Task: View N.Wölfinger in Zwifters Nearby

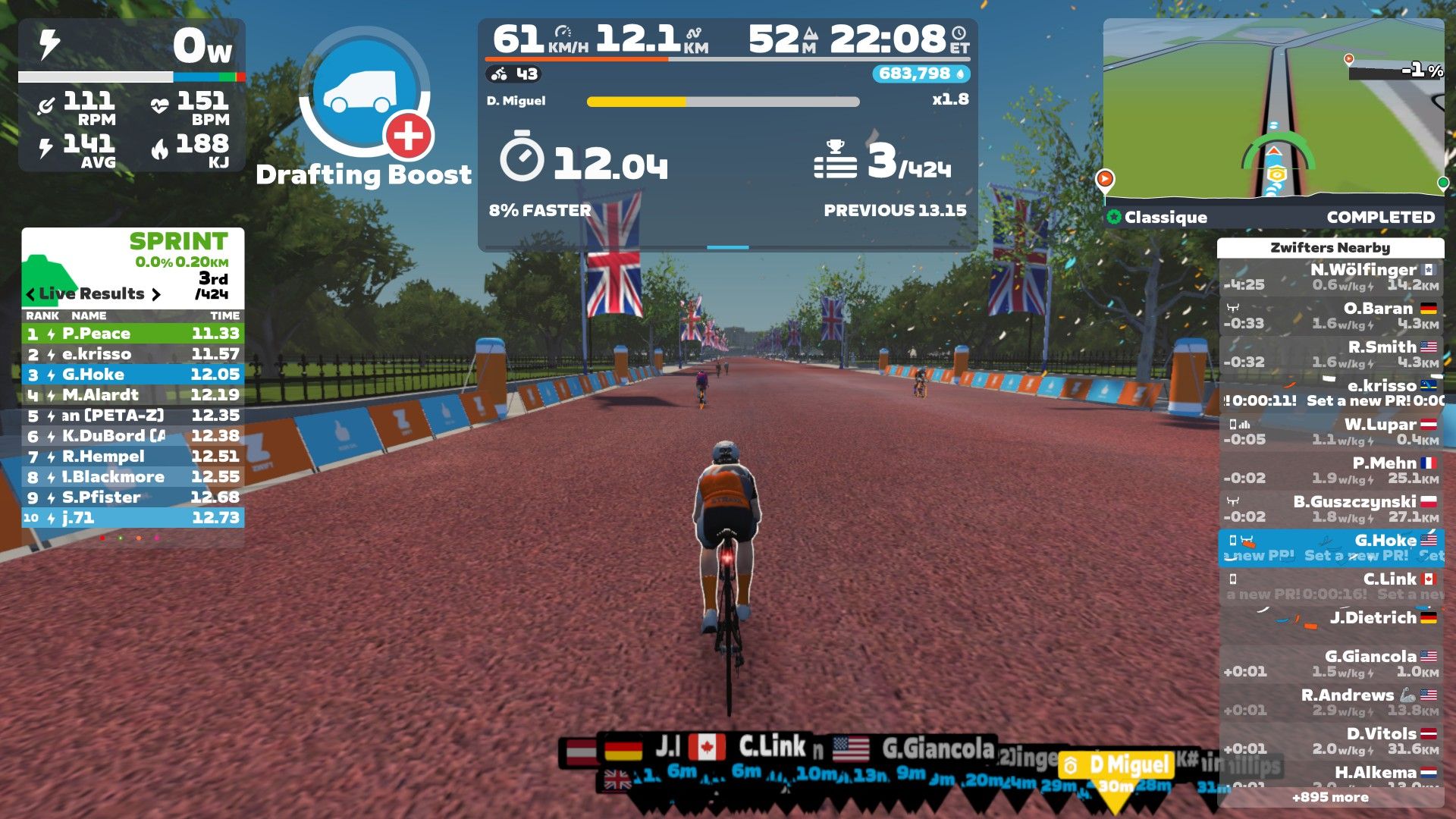Action: [1330, 277]
